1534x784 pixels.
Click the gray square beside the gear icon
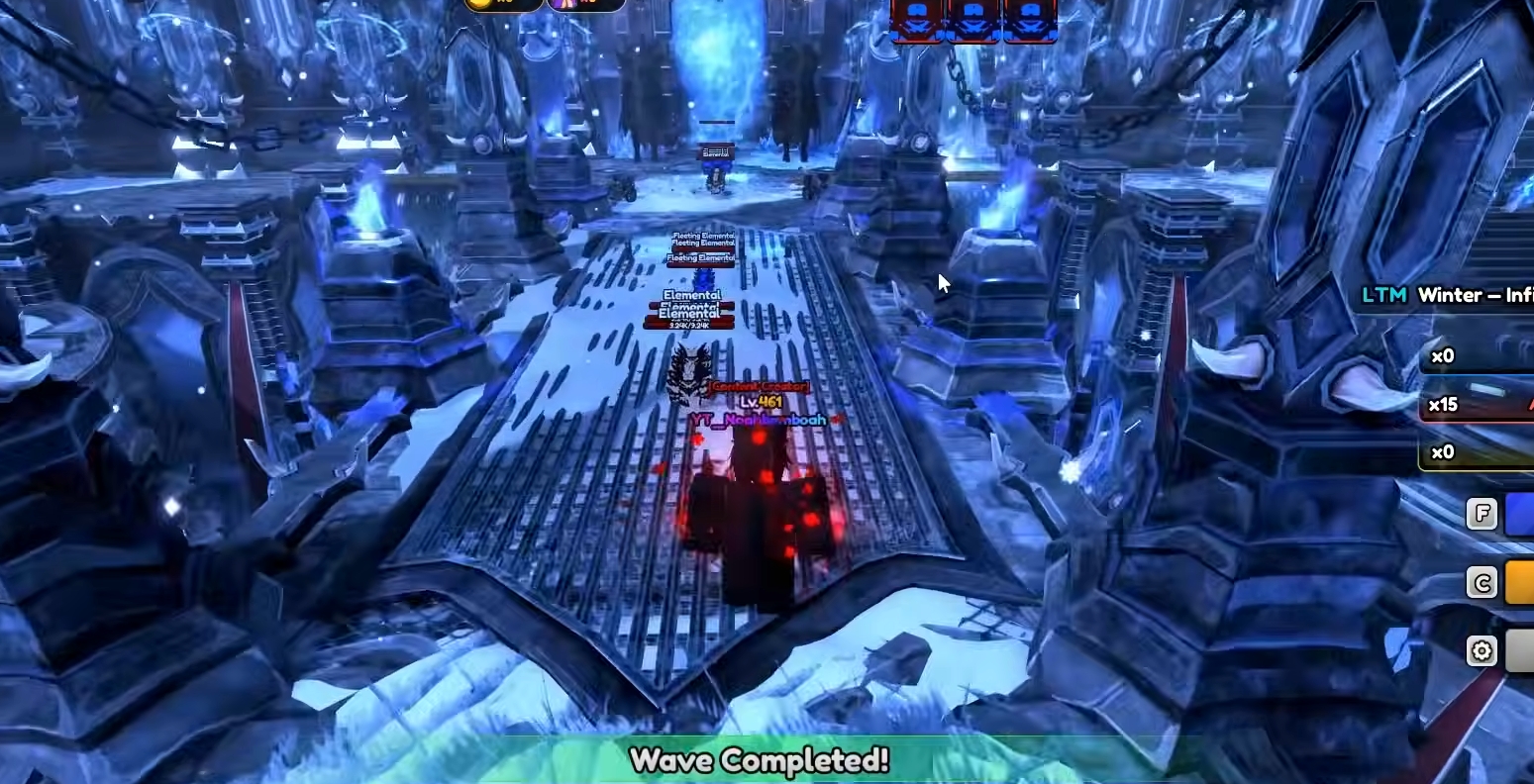[x=1522, y=650]
